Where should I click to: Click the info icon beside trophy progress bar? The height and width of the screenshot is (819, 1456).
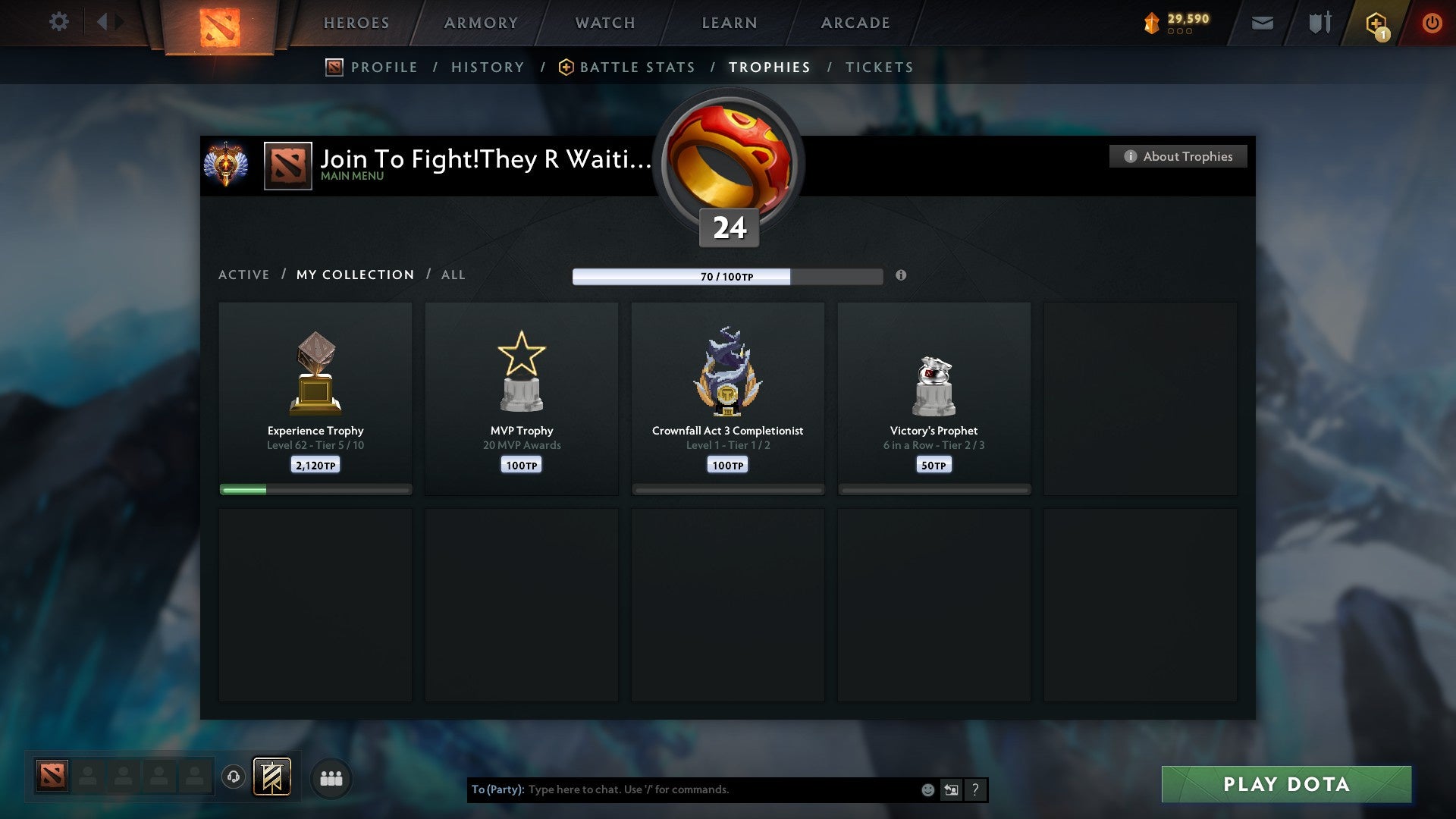tap(902, 276)
